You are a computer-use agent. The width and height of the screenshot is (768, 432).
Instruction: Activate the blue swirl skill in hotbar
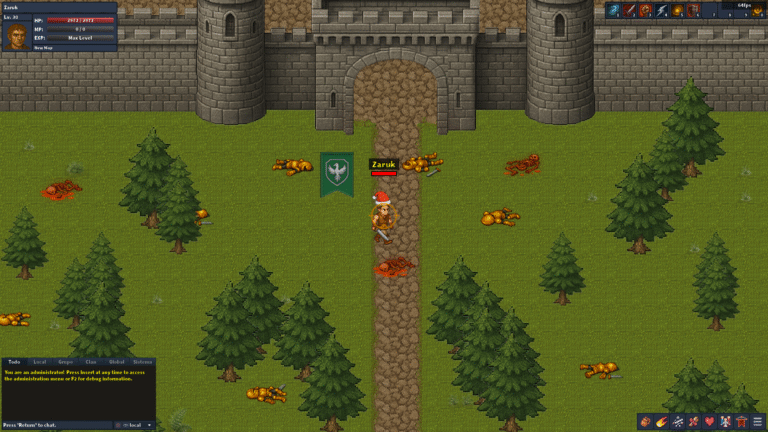click(x=614, y=10)
